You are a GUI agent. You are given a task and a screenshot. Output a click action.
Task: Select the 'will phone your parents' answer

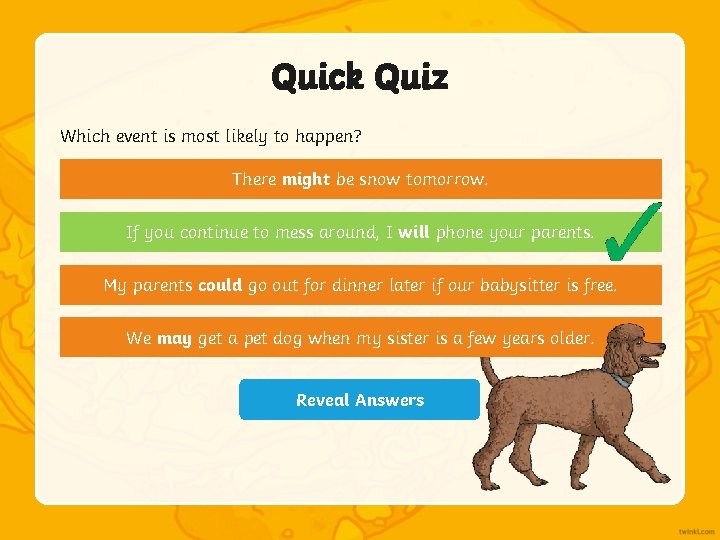[x=360, y=232]
